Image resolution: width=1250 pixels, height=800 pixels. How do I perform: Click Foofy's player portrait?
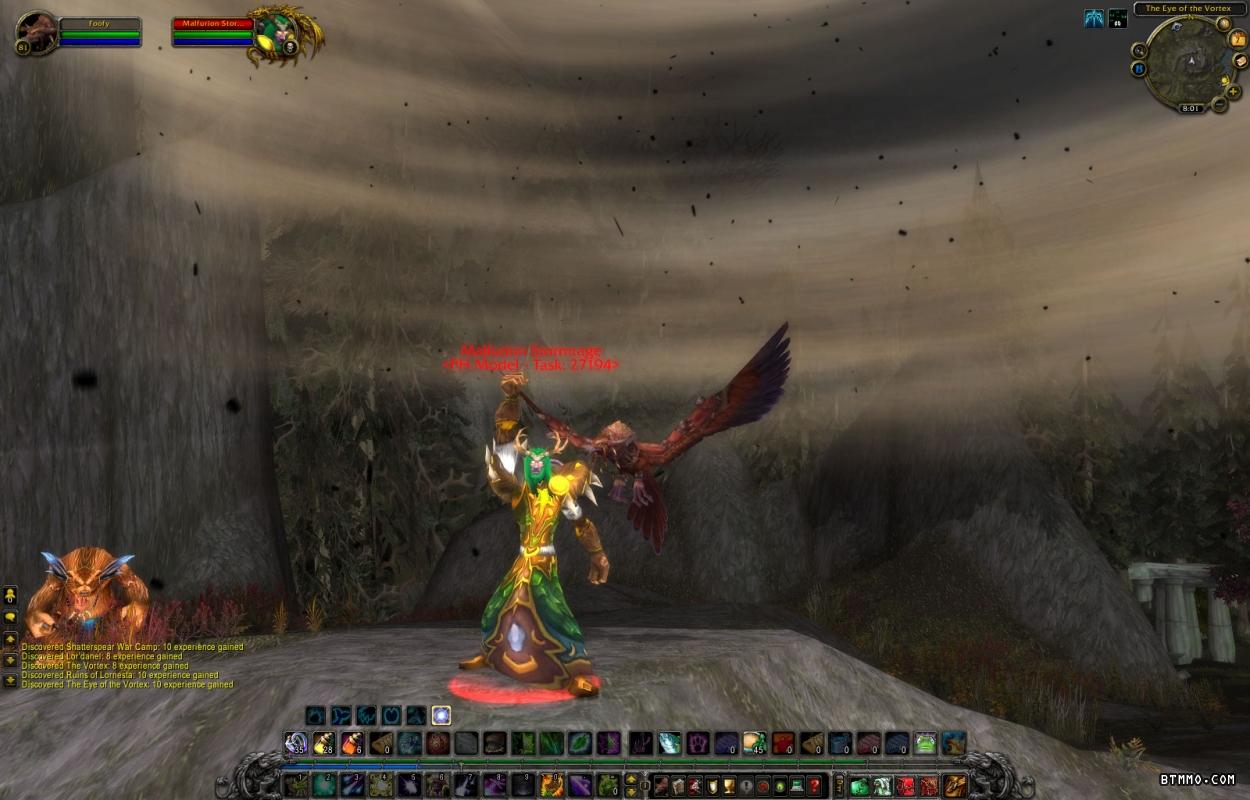pos(36,31)
